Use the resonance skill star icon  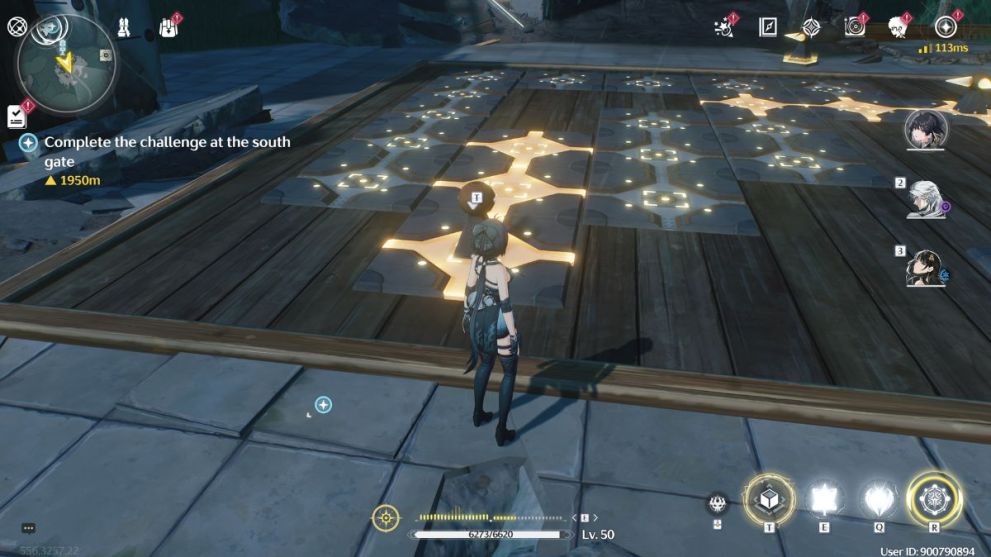click(825, 498)
